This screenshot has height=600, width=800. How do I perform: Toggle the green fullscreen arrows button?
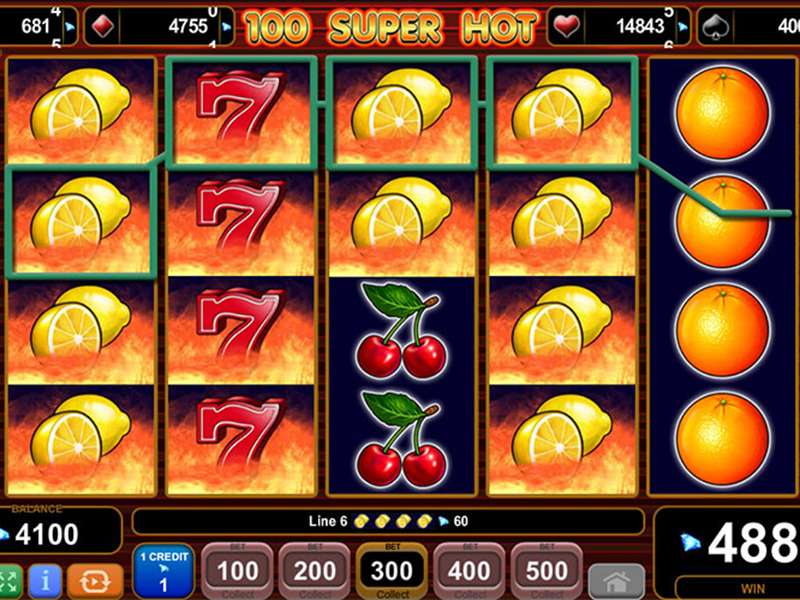coord(9,582)
